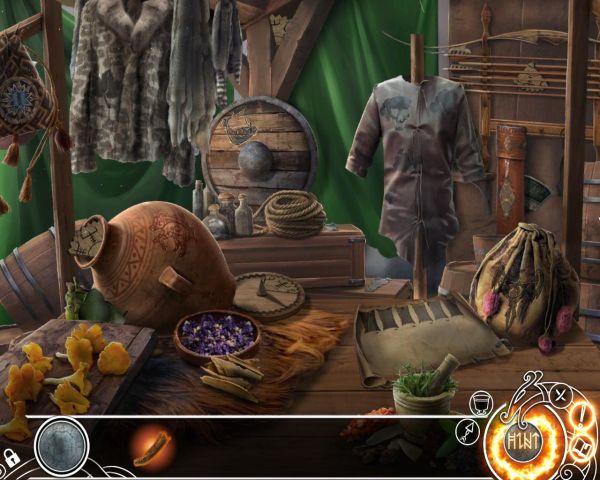
Task: Select the glowing bracelet inventory item
Action: pos(152,443)
